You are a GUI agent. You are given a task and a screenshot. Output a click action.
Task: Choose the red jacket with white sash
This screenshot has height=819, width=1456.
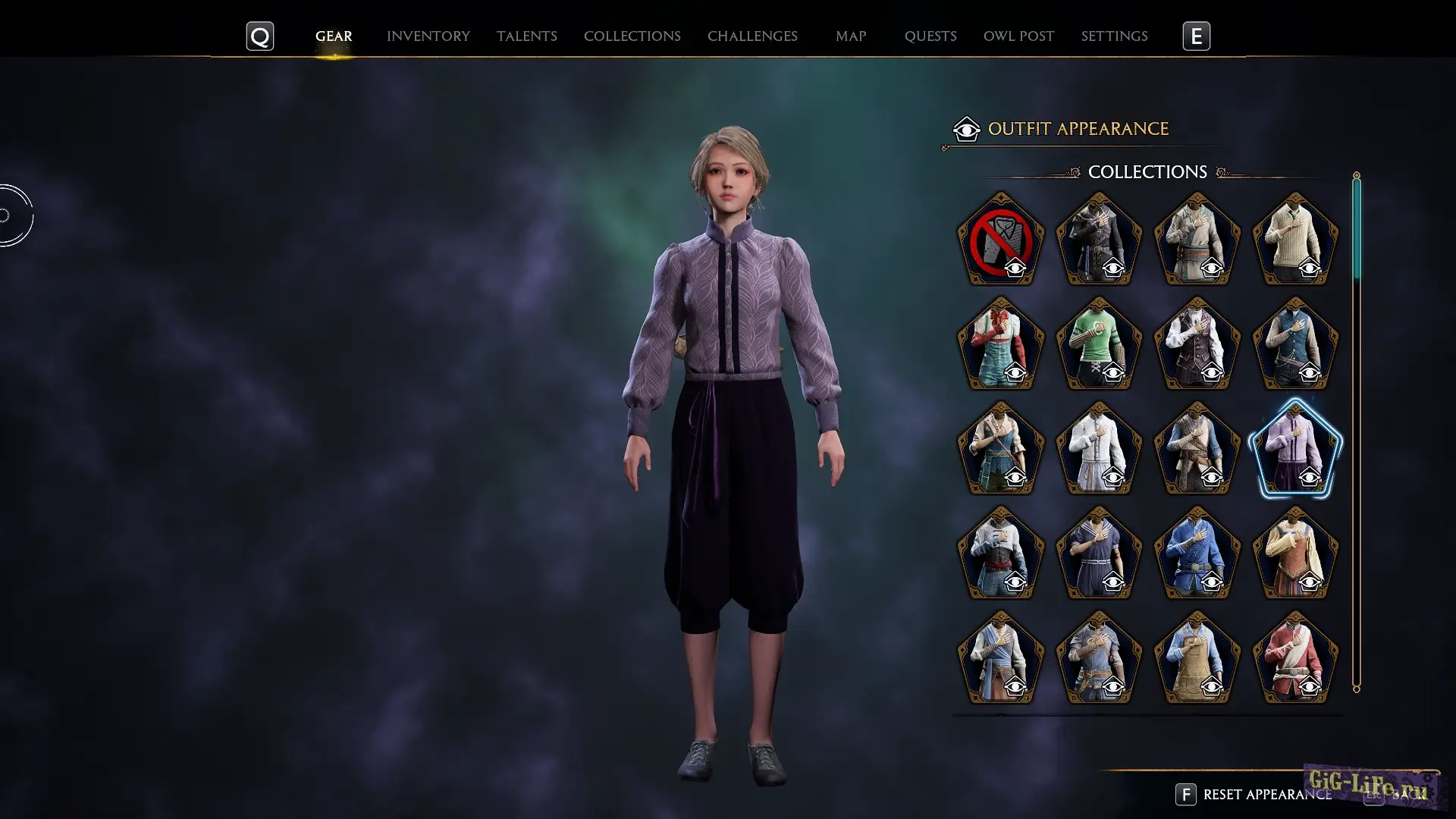pyautogui.click(x=1295, y=658)
